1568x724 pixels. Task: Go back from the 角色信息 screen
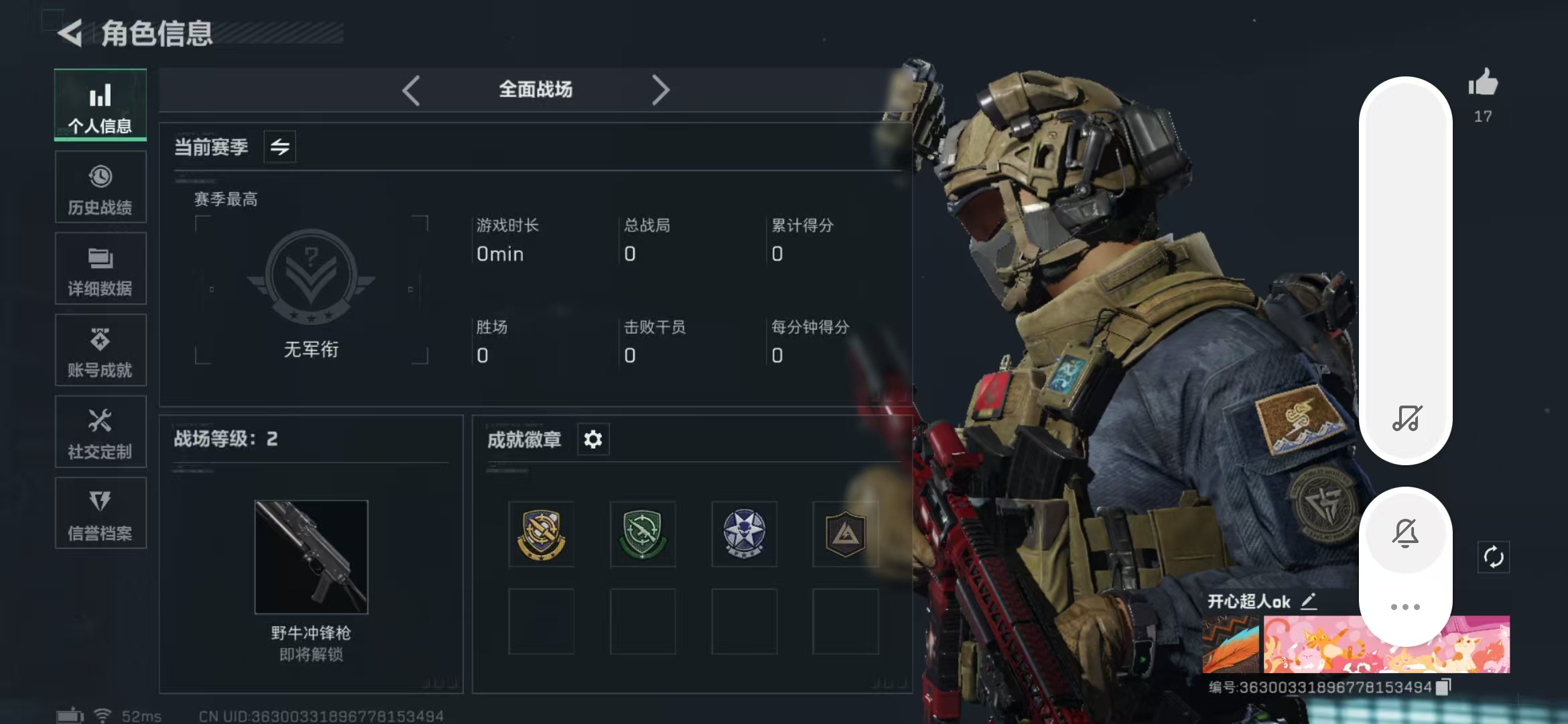click(70, 32)
